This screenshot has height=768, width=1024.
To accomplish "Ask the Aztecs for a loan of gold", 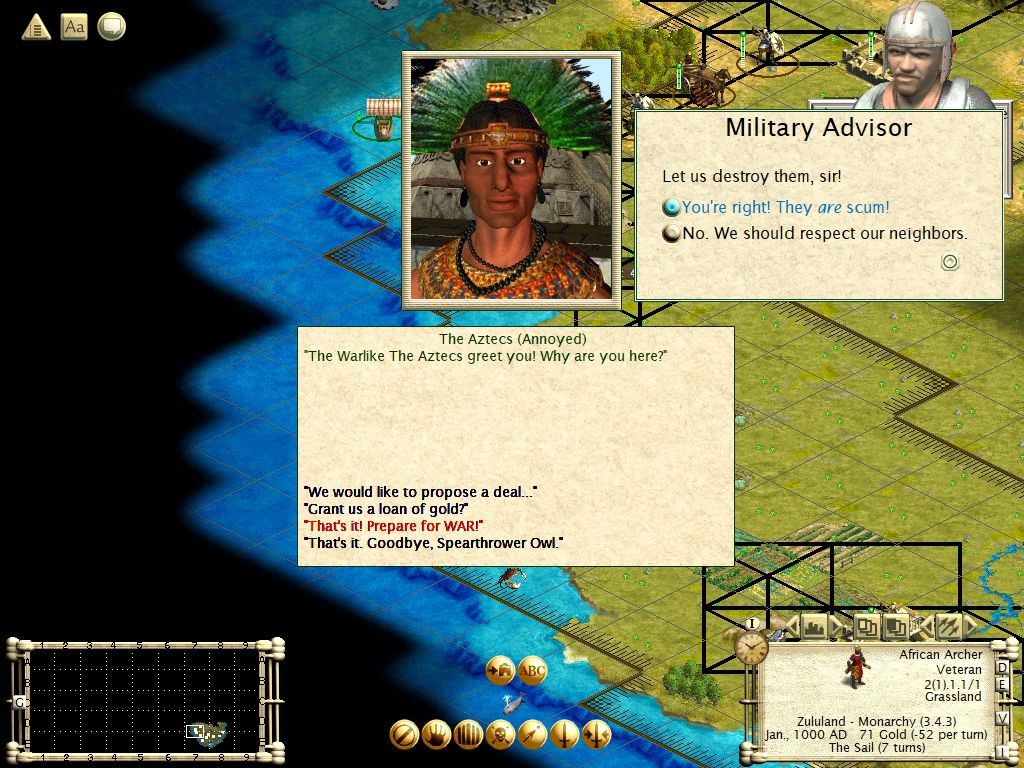I will click(386, 509).
